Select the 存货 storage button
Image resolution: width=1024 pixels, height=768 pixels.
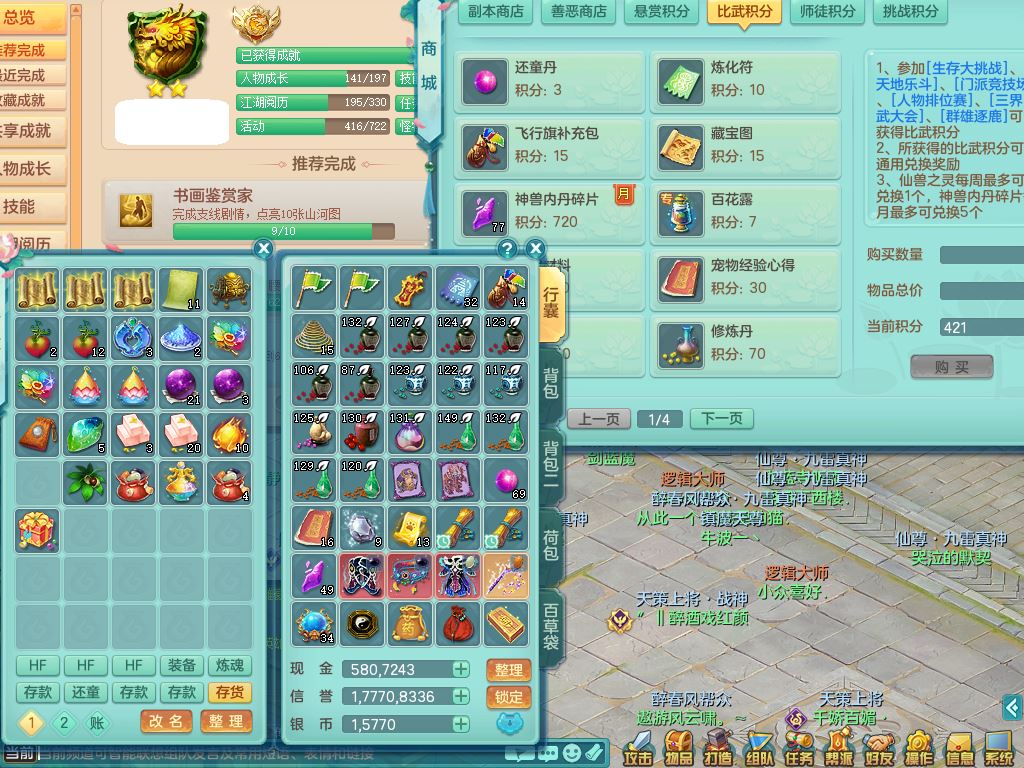click(229, 692)
